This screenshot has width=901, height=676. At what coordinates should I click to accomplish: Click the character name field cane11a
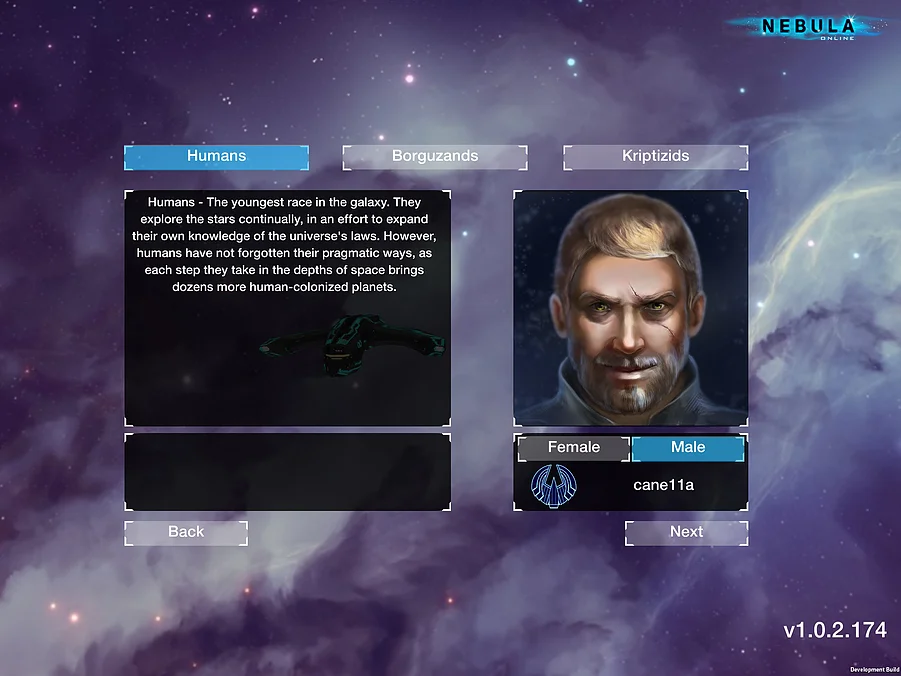(663, 485)
